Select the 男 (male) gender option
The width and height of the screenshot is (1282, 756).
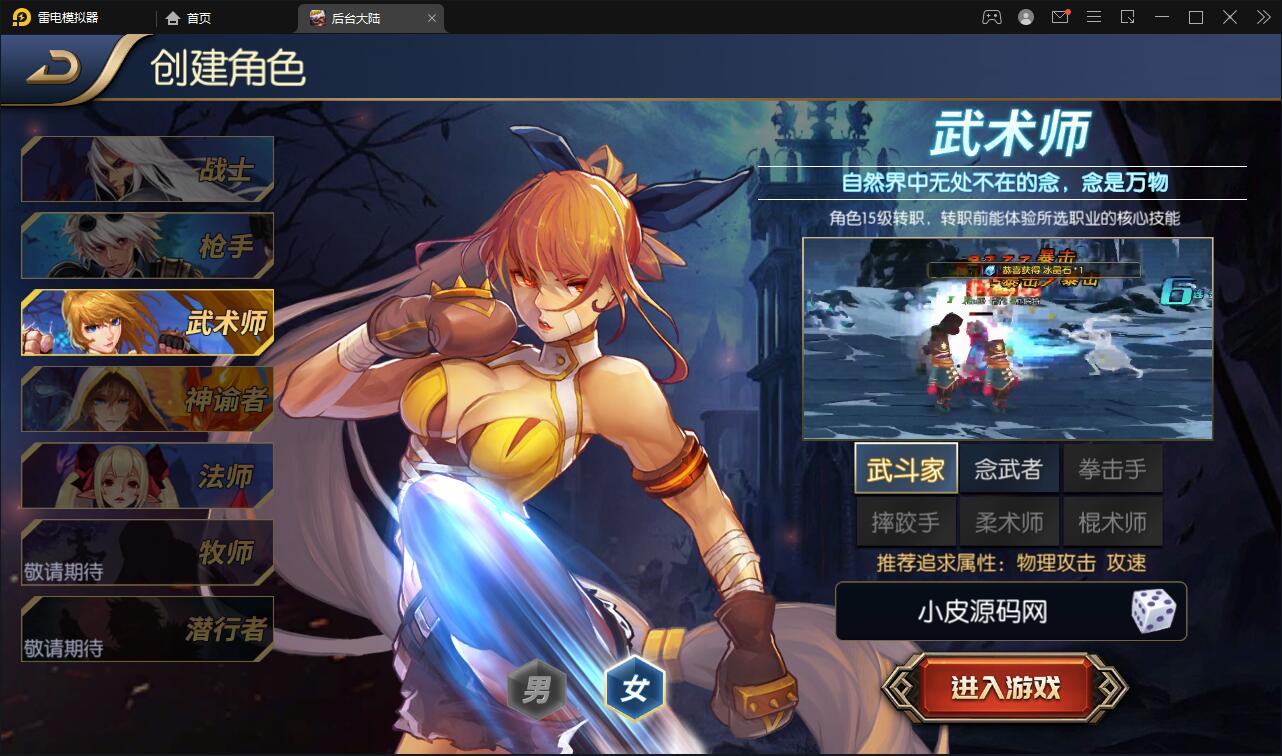click(537, 688)
